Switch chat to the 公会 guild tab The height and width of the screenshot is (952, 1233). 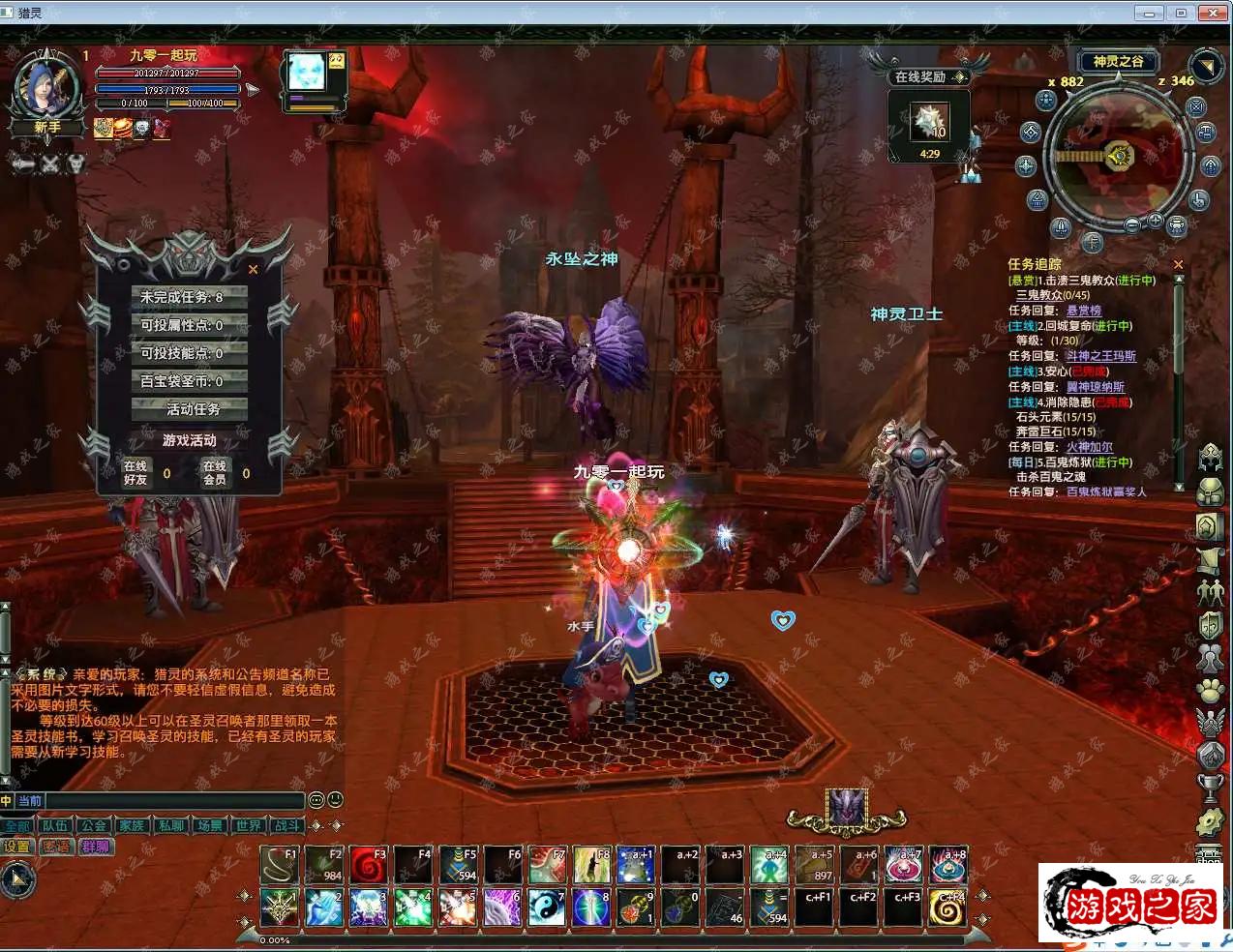(94, 826)
